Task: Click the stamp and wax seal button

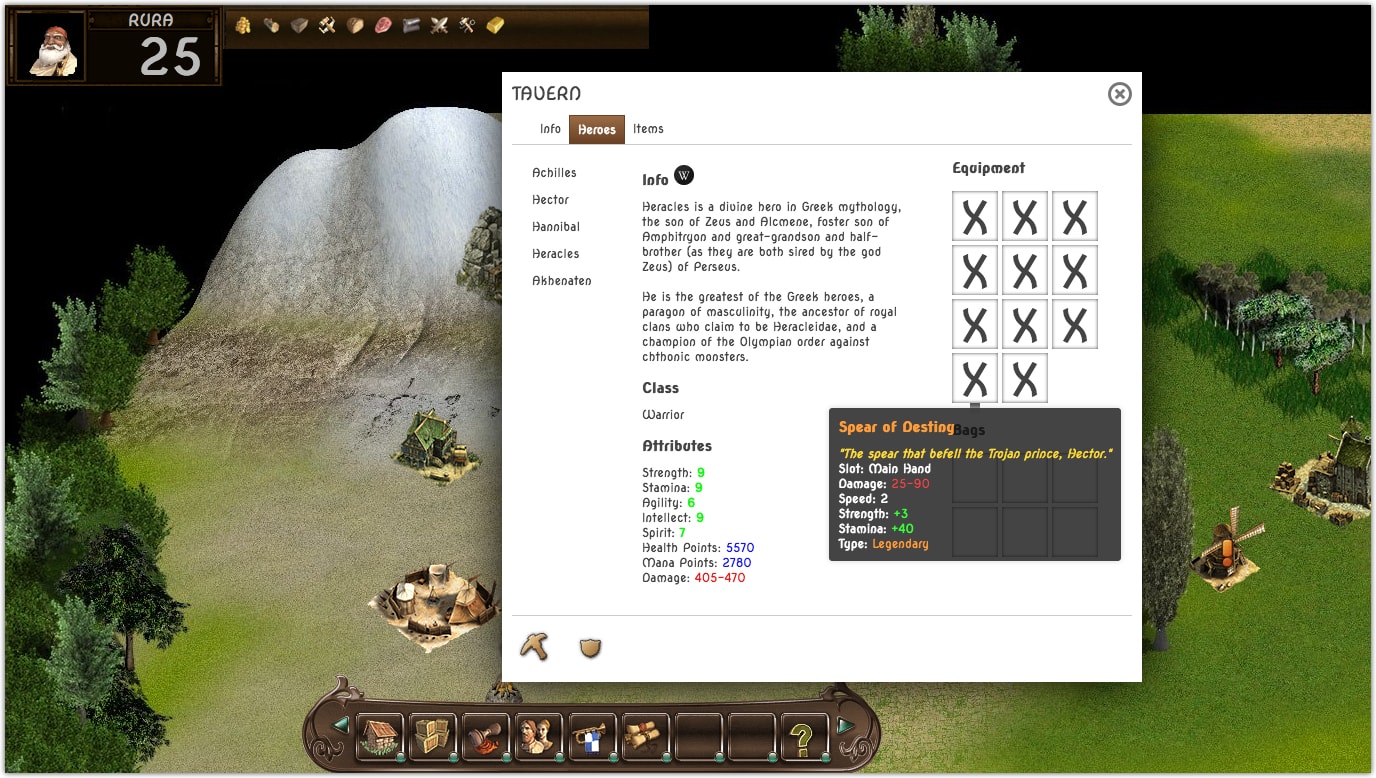Action: [x=486, y=737]
